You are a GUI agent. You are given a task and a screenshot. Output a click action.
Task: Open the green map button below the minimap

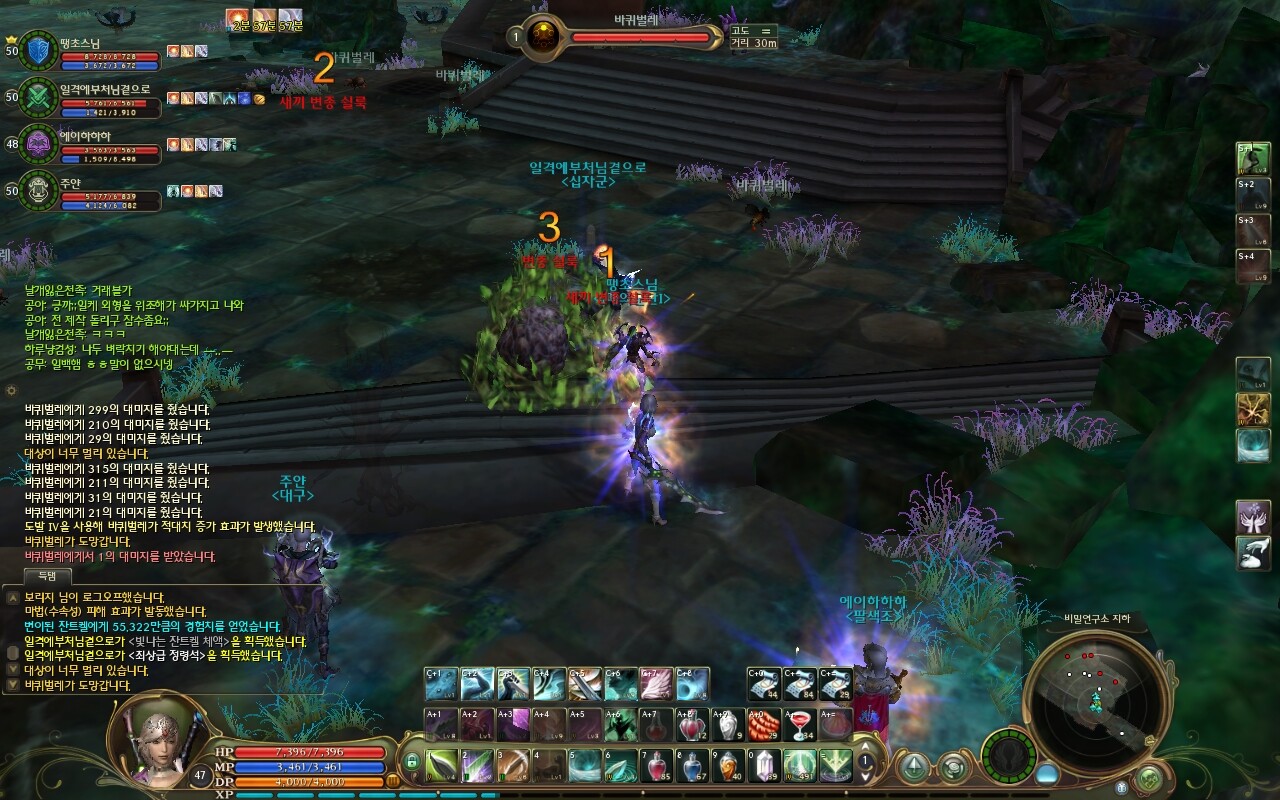click(1150, 776)
